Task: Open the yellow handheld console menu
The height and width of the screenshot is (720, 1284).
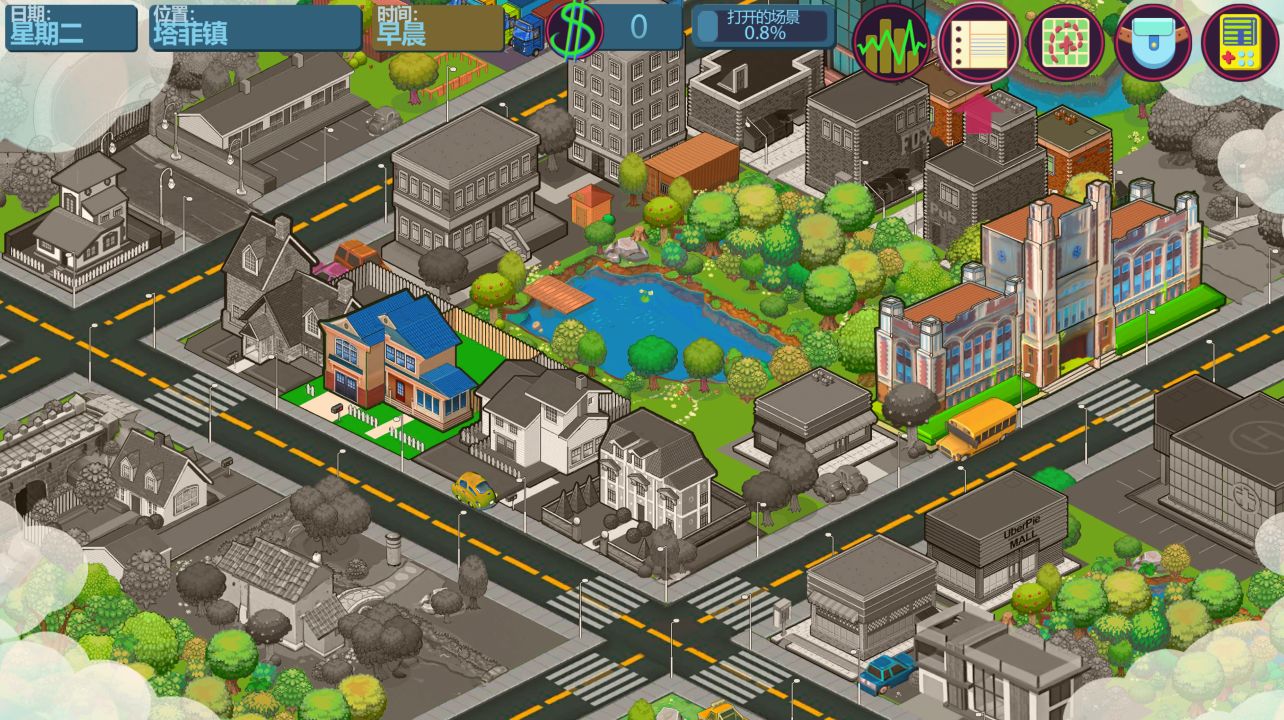Action: point(1240,43)
